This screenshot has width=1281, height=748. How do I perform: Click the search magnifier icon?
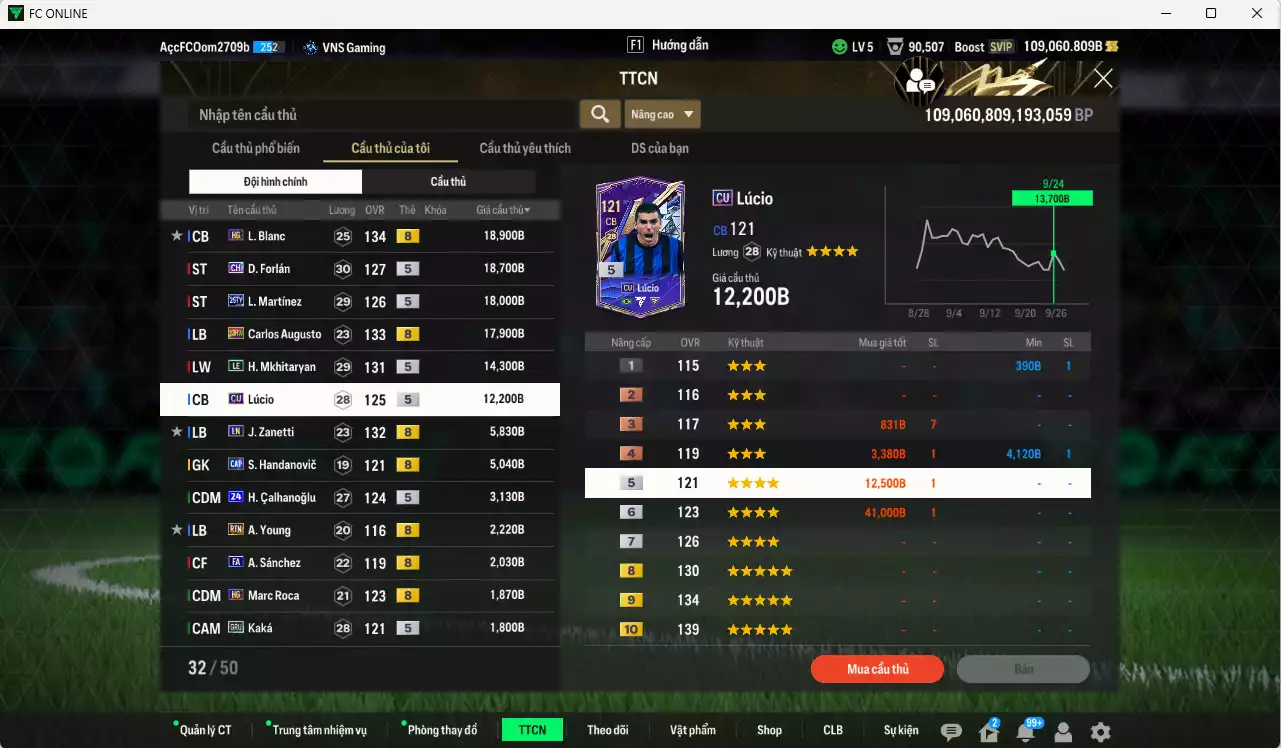click(x=599, y=114)
